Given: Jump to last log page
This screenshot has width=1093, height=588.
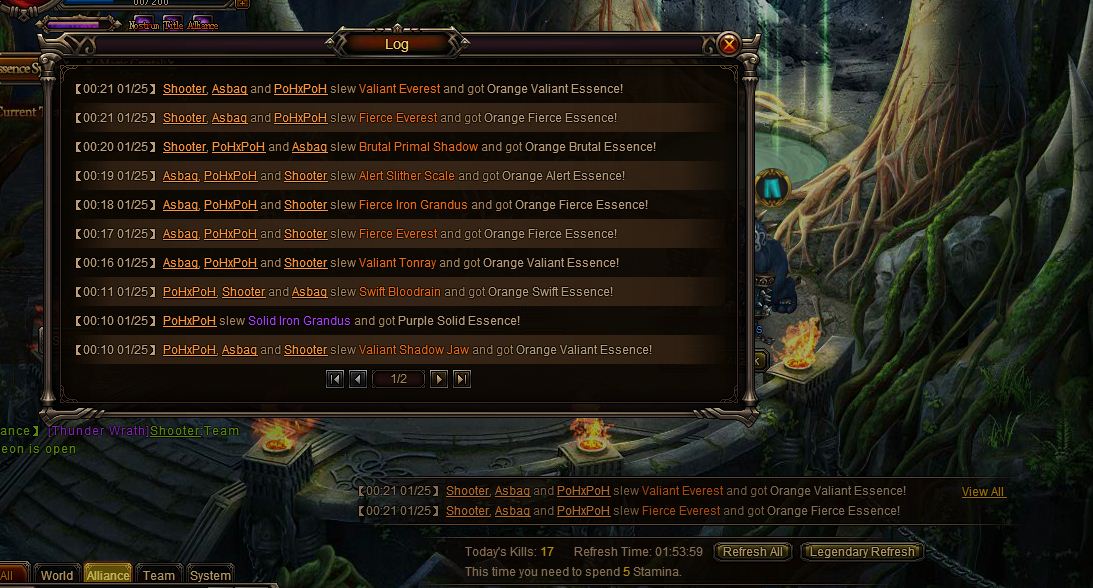Looking at the screenshot, I should 461,379.
